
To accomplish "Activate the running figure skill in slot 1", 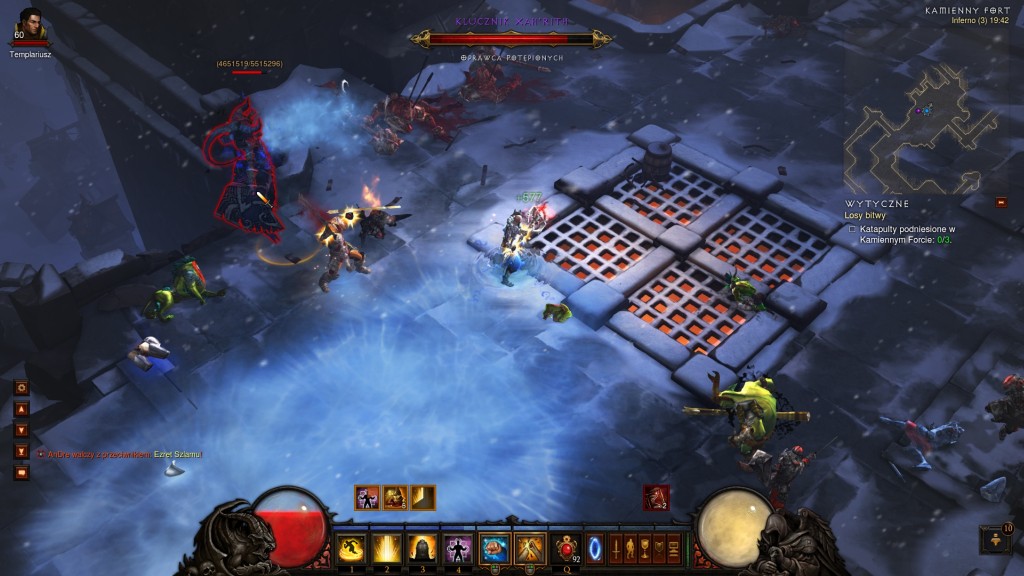I will [x=350, y=548].
